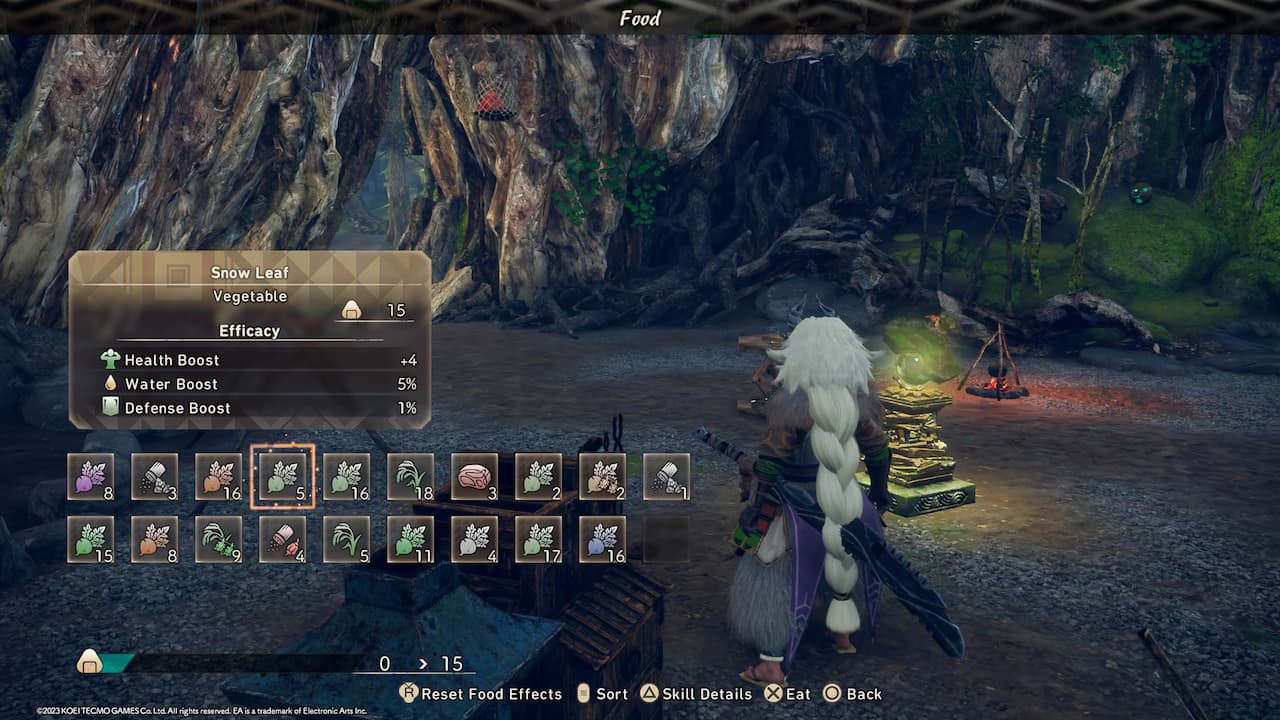Select the orange vegetable stack of 8
The height and width of the screenshot is (720, 1280).
tap(155, 539)
